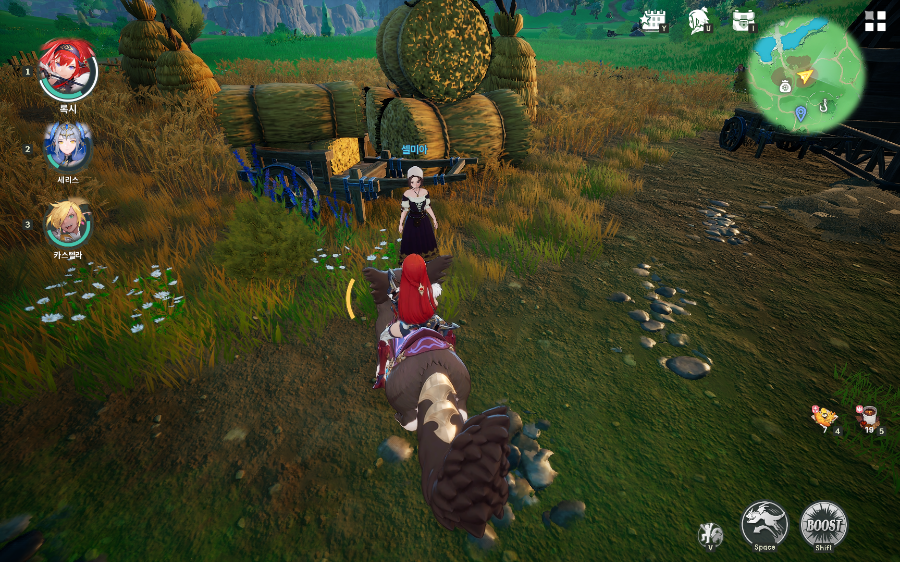Switch to blonde party member 카스텔라
The image size is (900, 562).
coord(68,223)
